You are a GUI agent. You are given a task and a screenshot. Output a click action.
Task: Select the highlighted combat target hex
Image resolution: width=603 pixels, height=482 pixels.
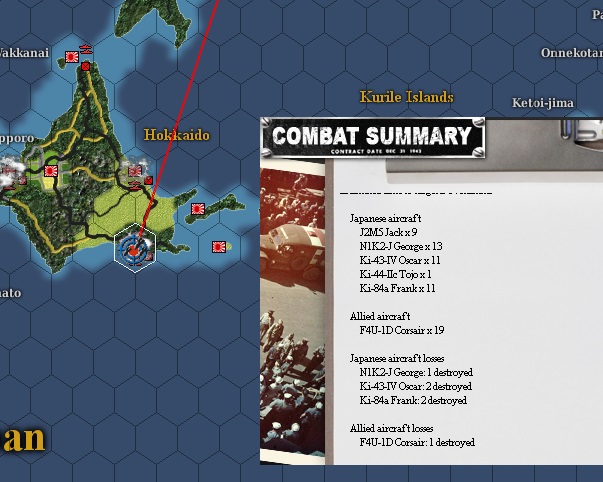tap(133, 247)
